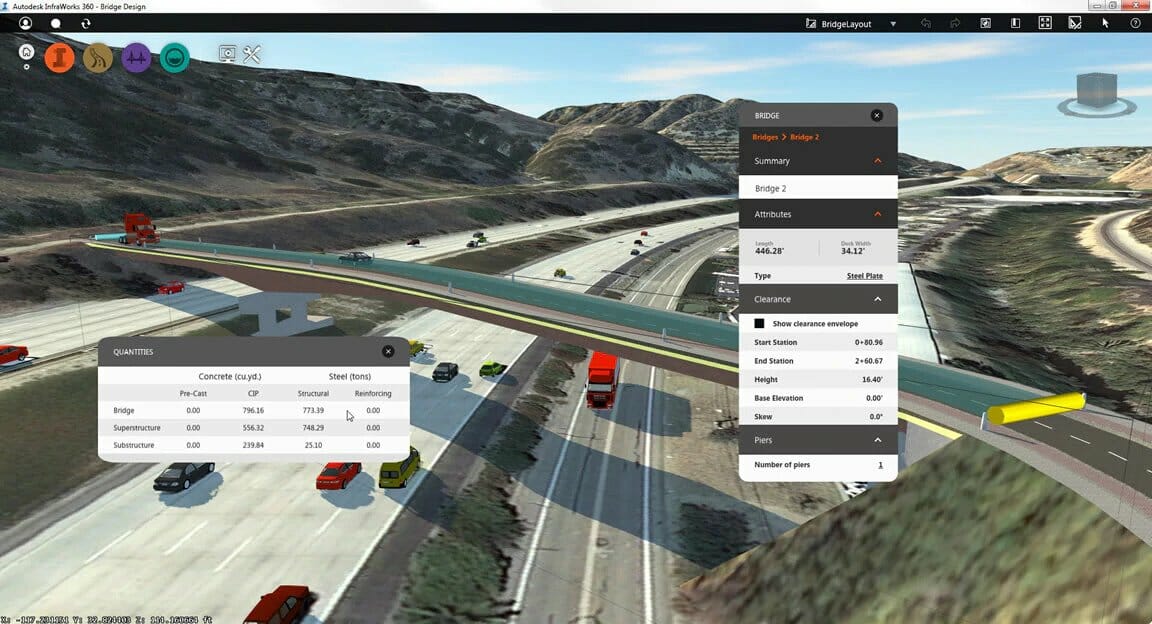Open the user account icon
The image size is (1152, 624).
tap(25, 23)
